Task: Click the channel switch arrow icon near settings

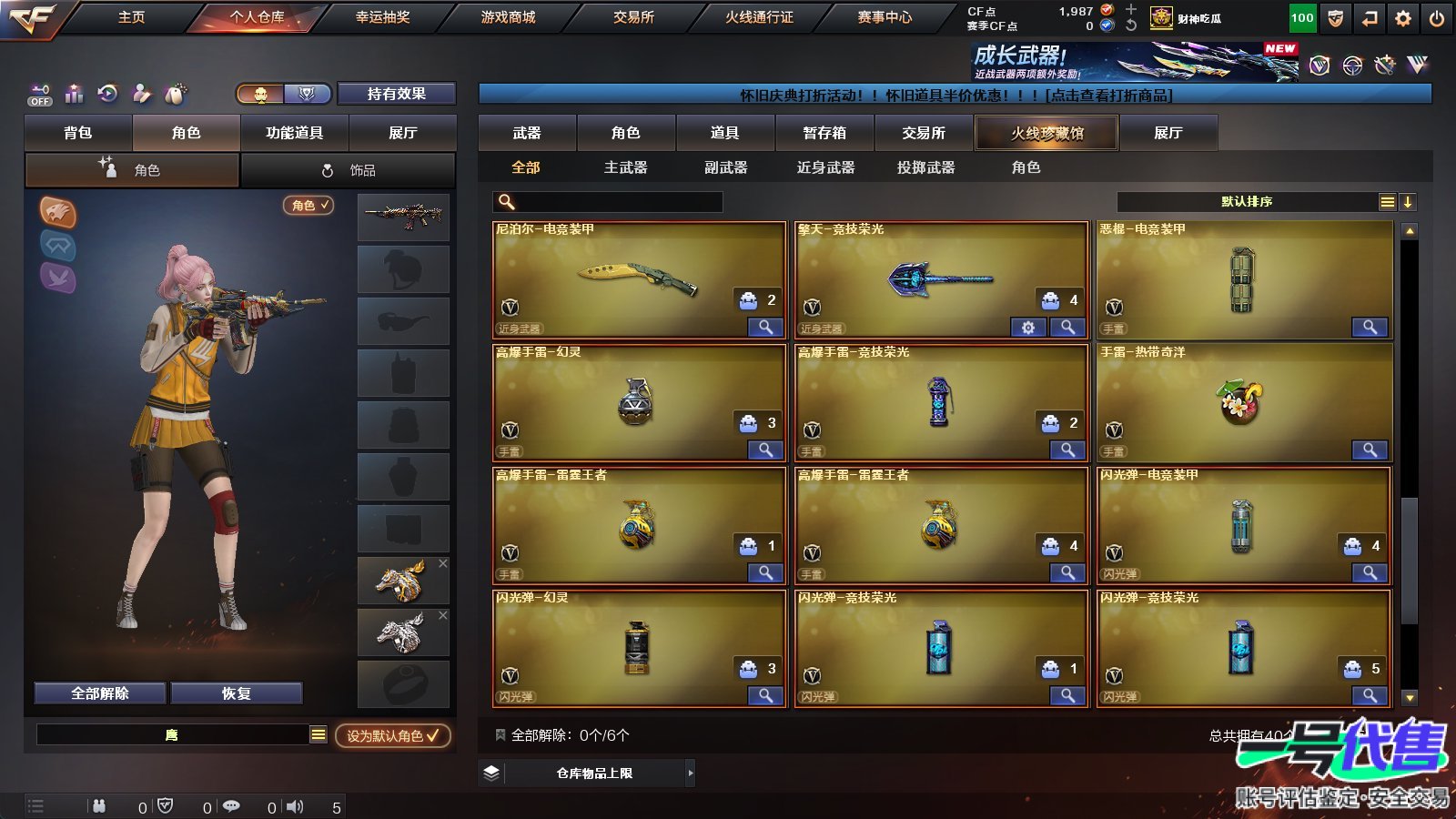Action: click(1368, 17)
